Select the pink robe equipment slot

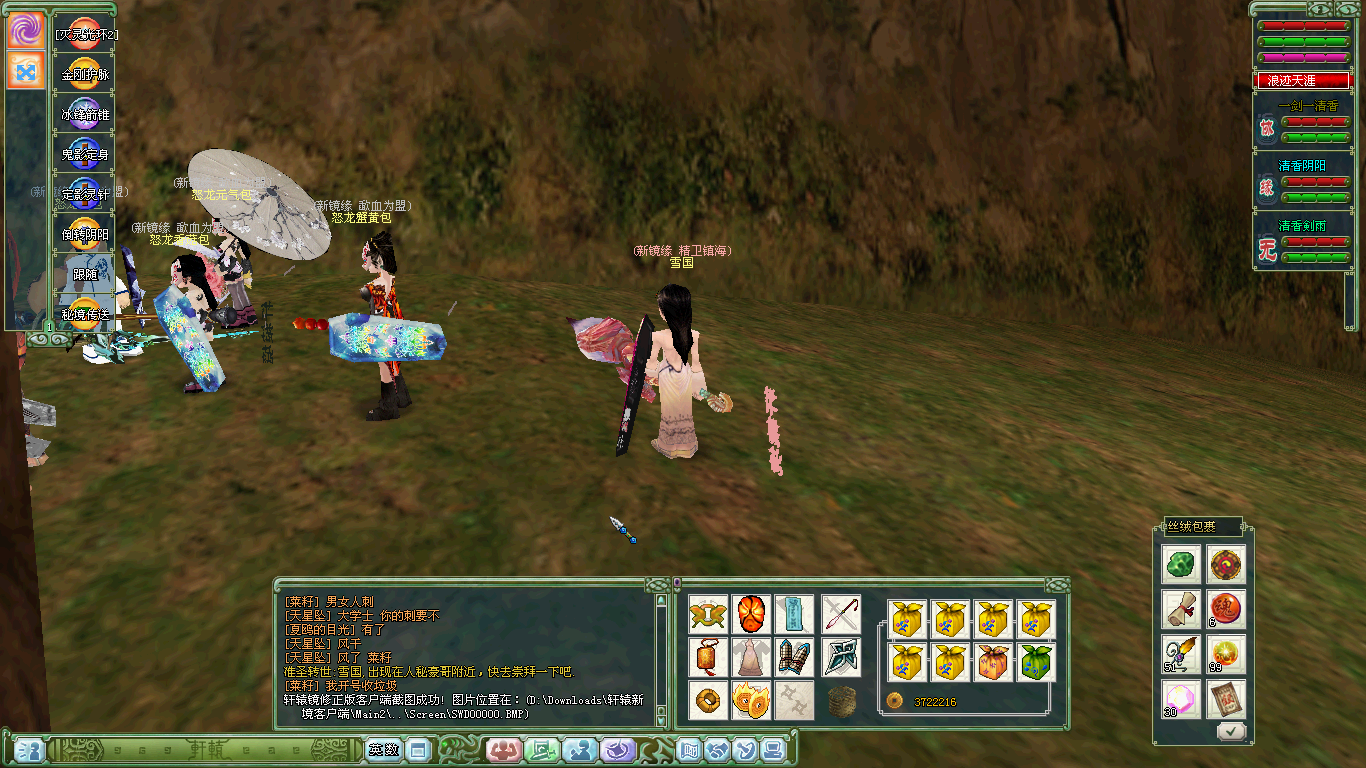[x=750, y=657]
